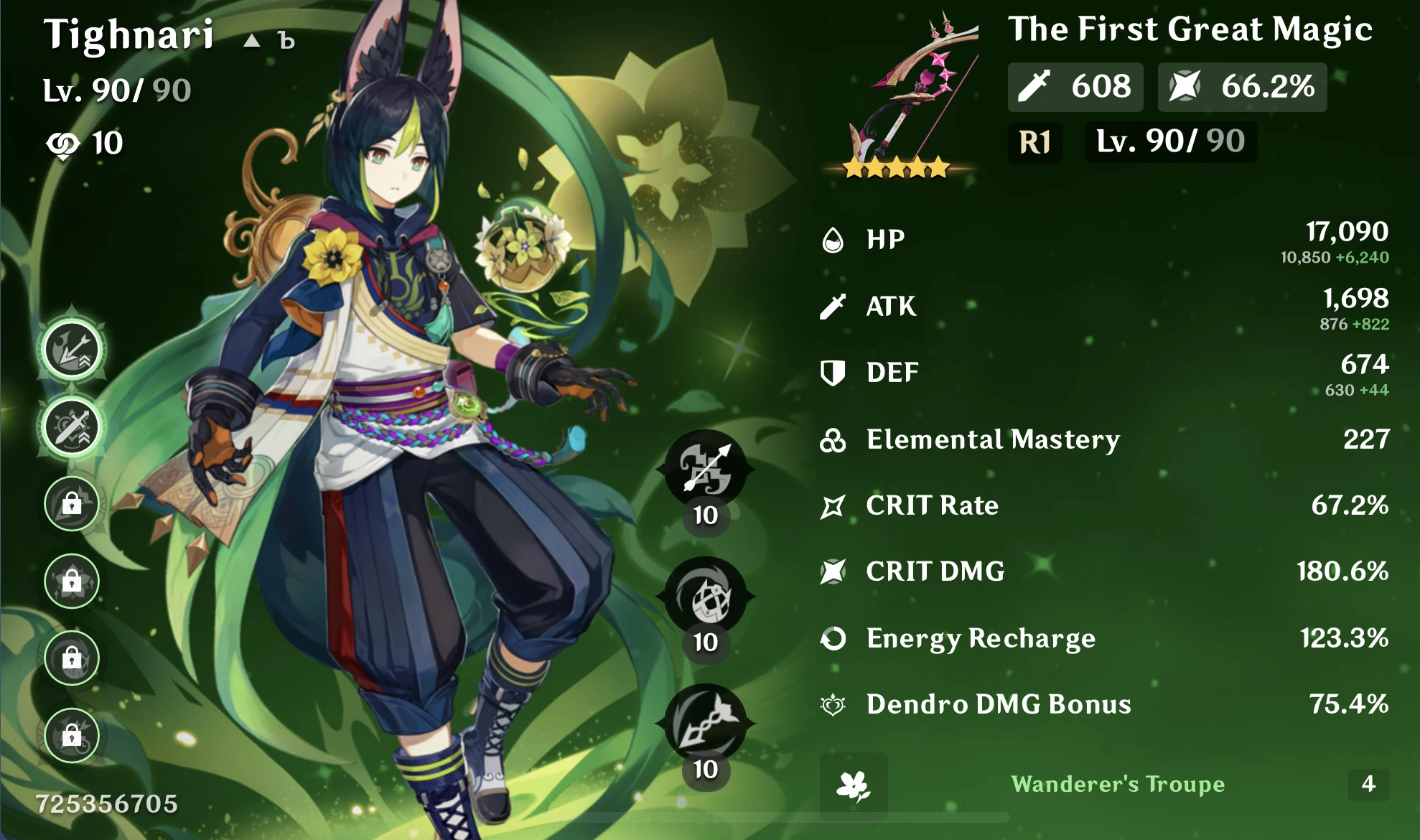The image size is (1420, 840).
Task: Click the Energy Recharge circular icon
Action: (833, 638)
